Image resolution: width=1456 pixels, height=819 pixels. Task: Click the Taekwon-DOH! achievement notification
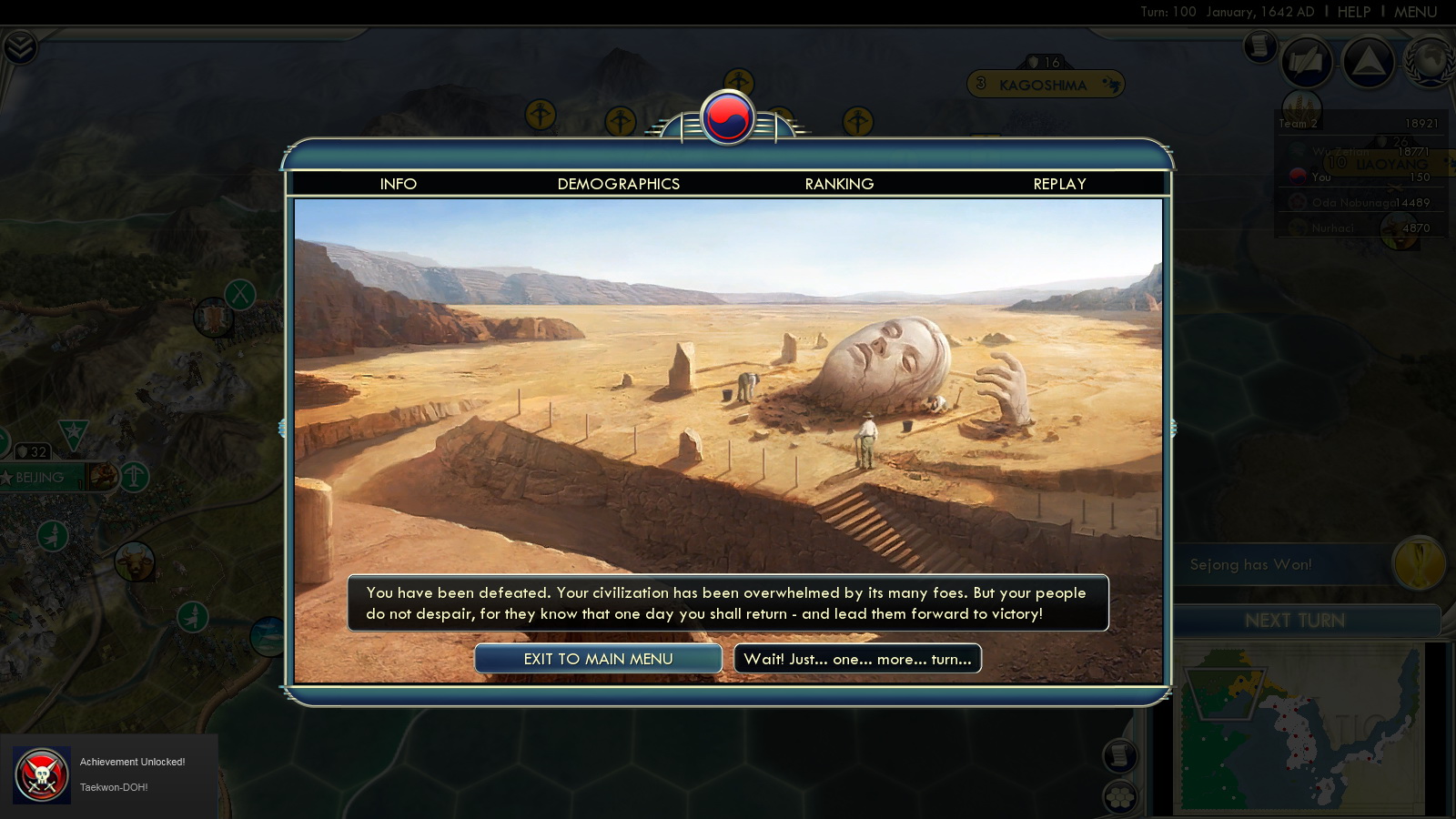(109, 774)
